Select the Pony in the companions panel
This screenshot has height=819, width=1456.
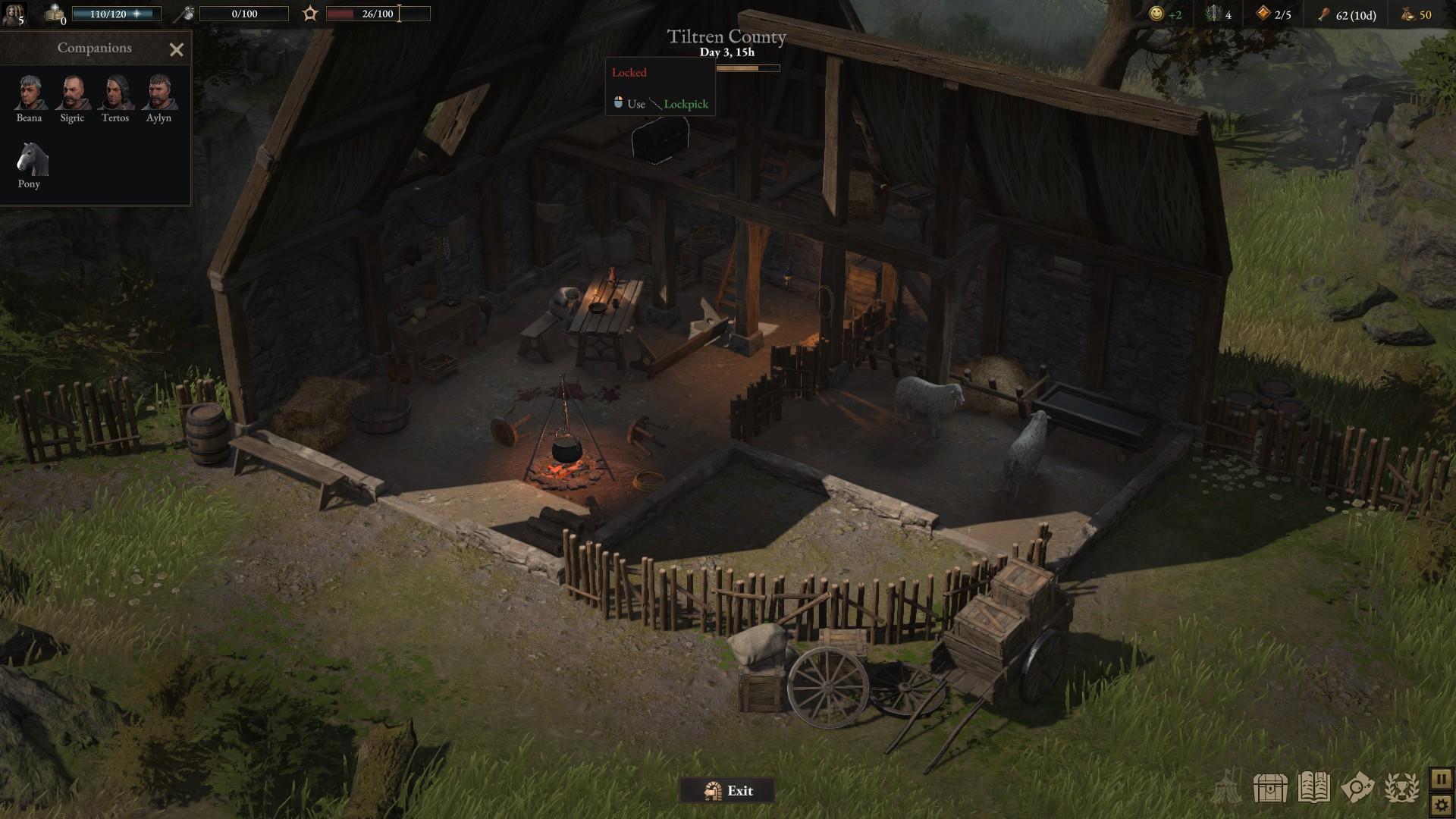click(31, 159)
